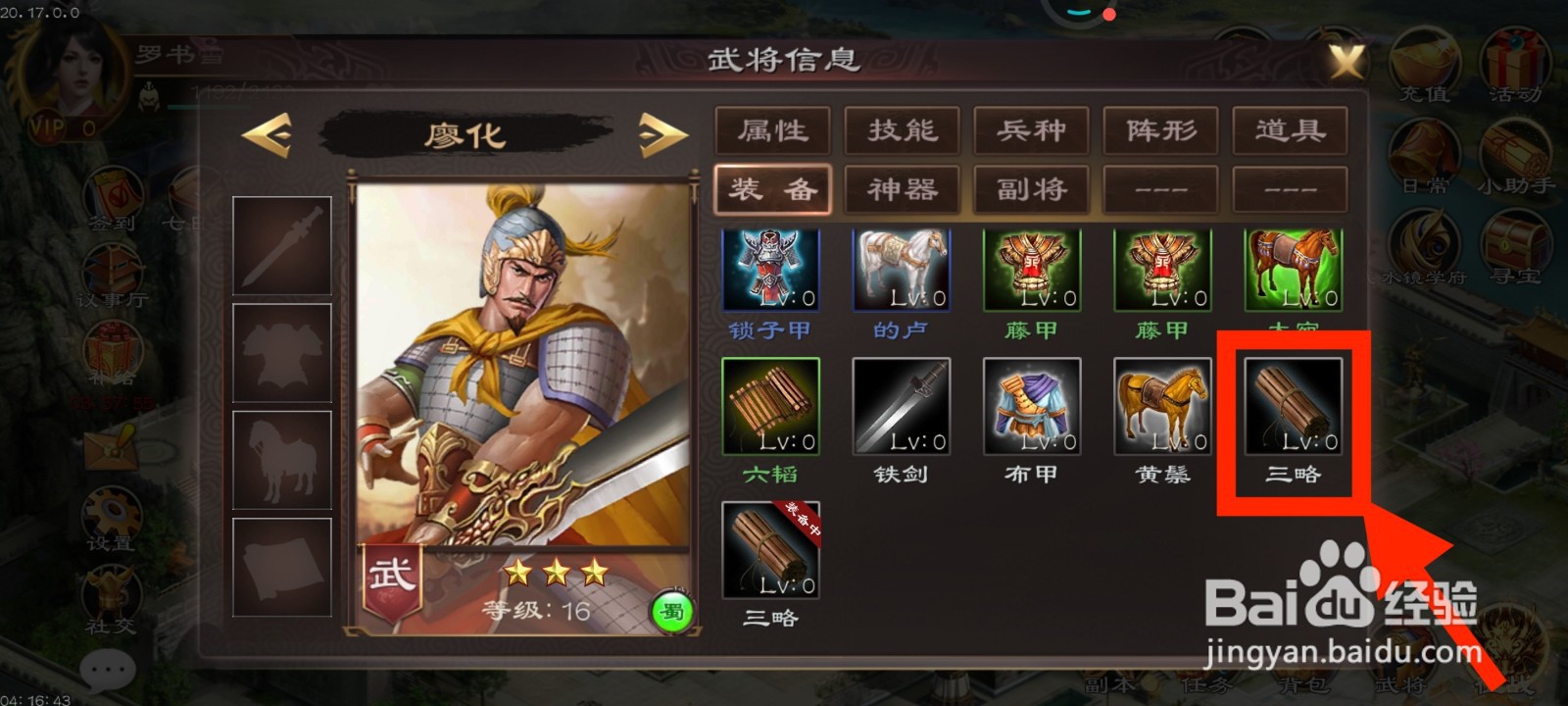Switch to the 神器 tab
This screenshot has width=1568, height=706.
point(902,188)
